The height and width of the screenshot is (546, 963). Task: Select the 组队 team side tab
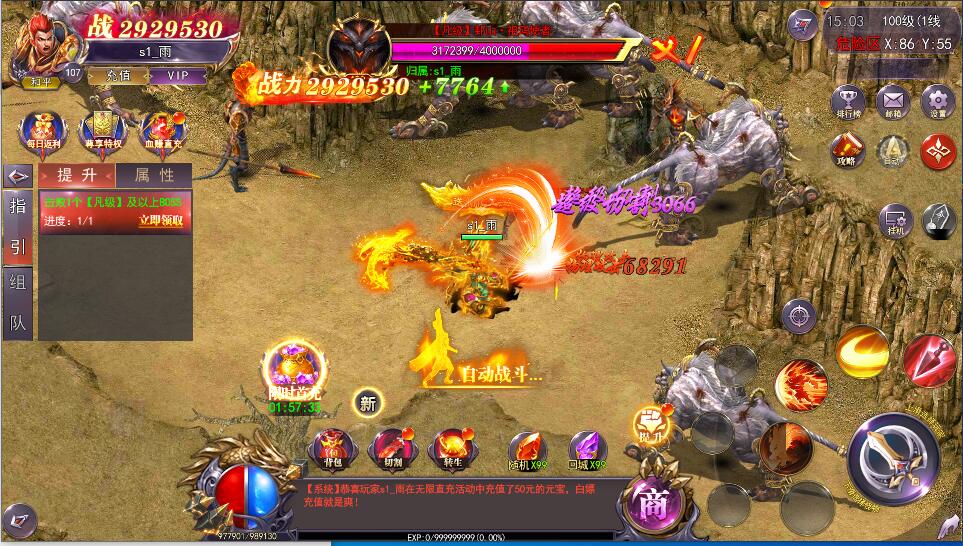click(x=18, y=282)
